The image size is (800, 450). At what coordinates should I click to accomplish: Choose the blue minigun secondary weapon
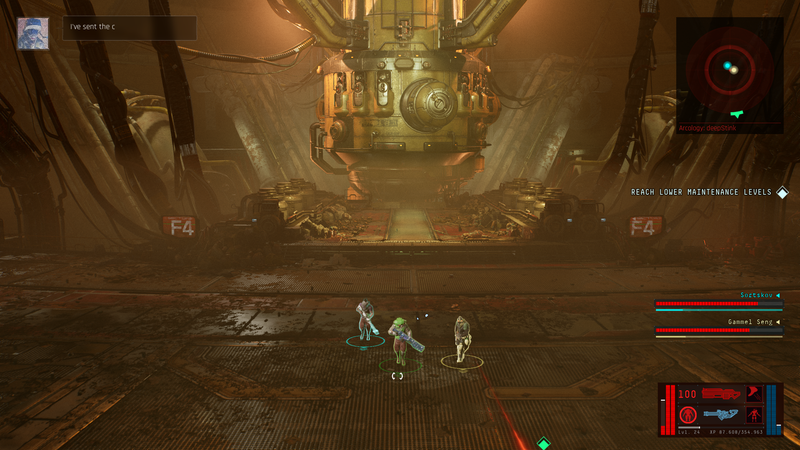[720, 414]
